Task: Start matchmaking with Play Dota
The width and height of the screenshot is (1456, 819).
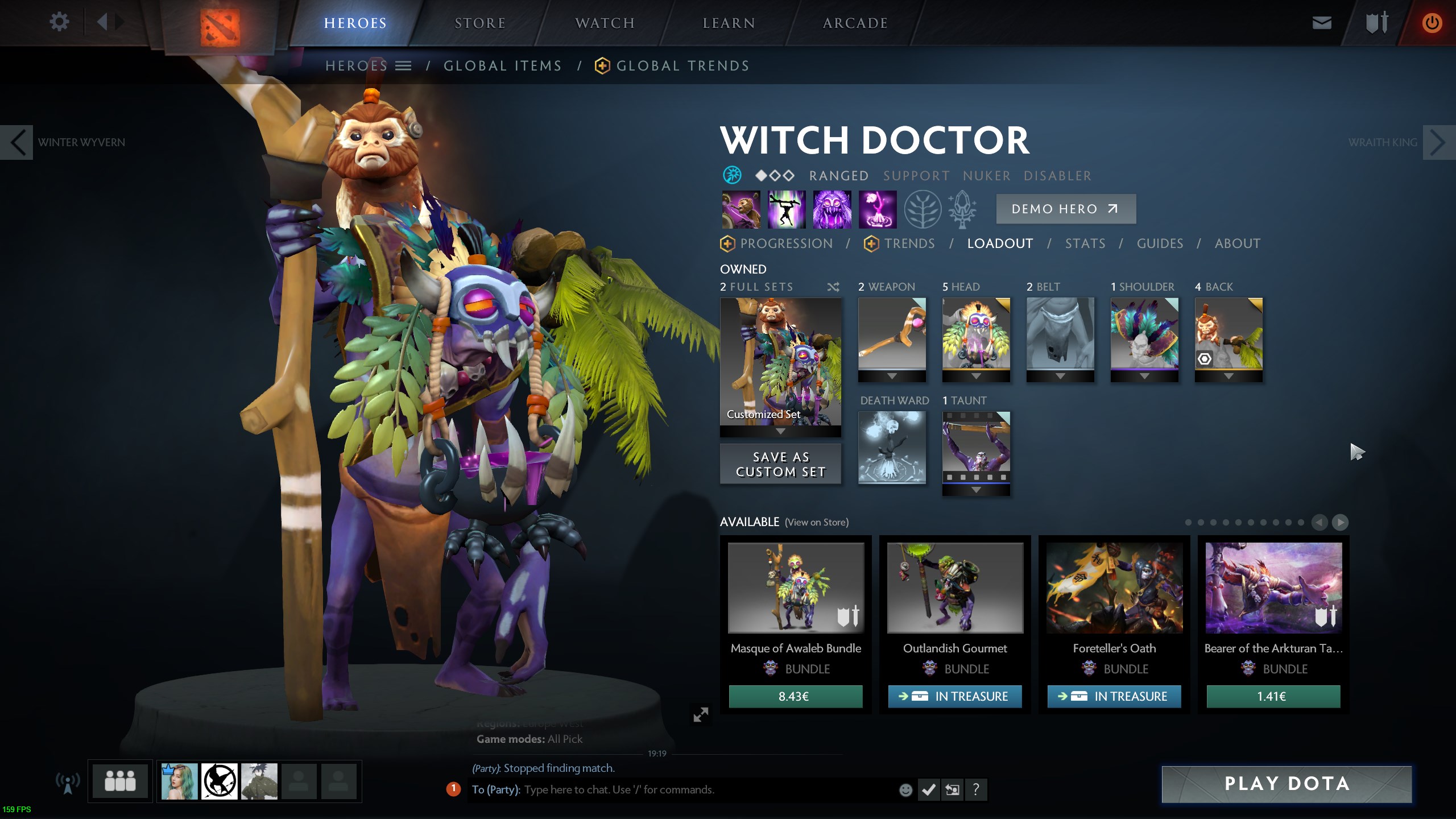Action: pyautogui.click(x=1287, y=784)
